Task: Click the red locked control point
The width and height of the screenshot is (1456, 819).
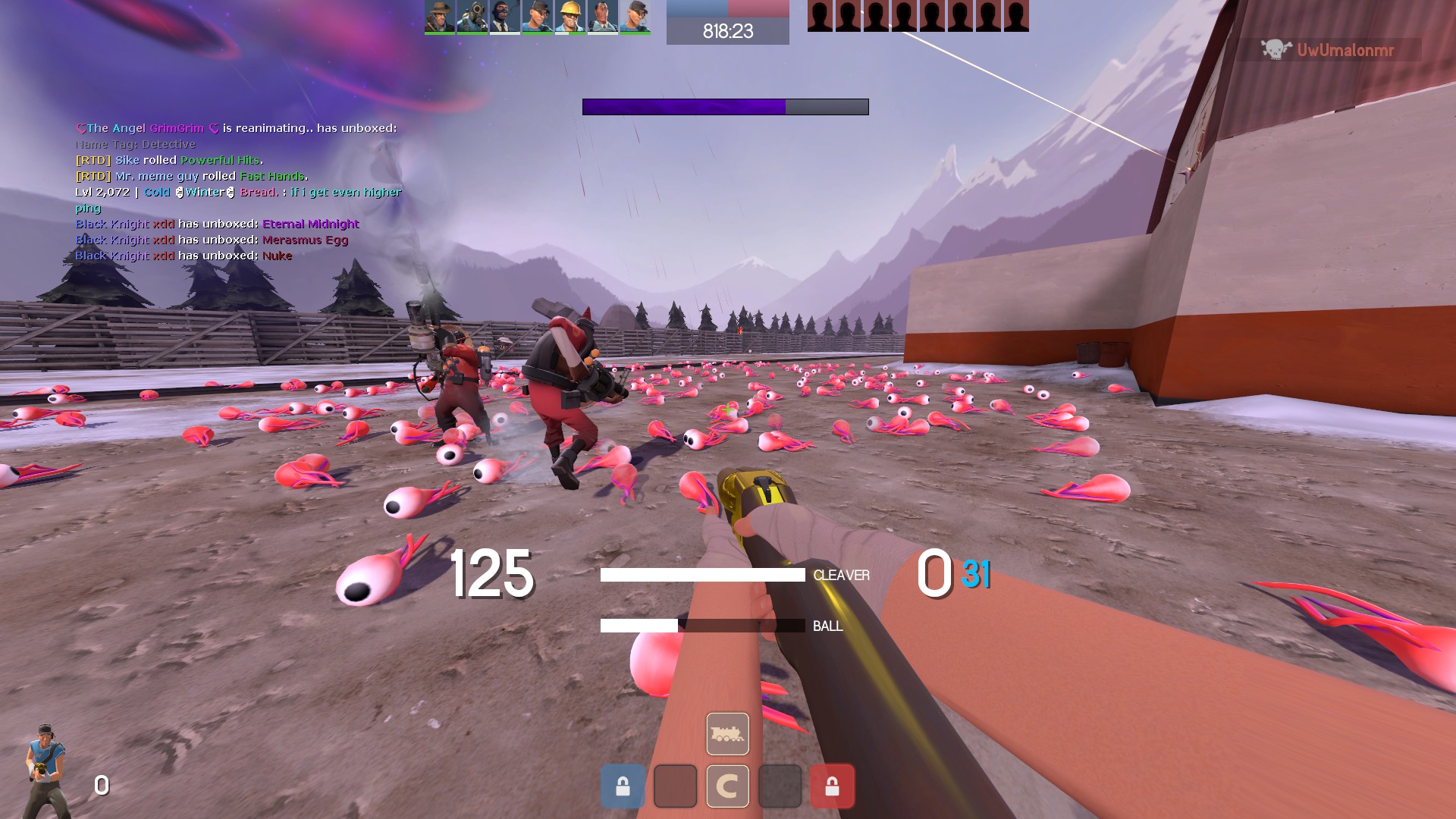Action: tap(832, 786)
